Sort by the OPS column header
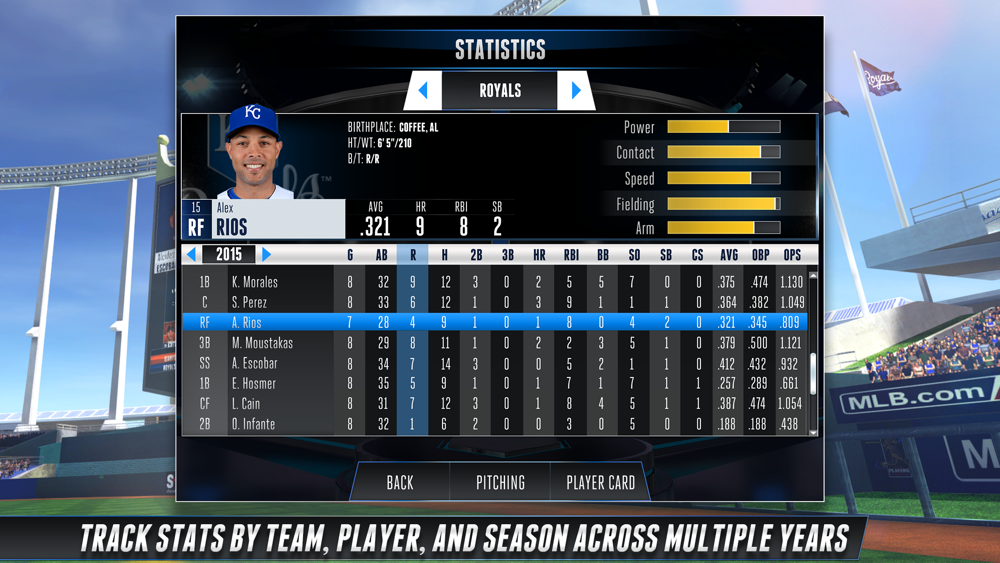This screenshot has height=563, width=1000. point(792,255)
